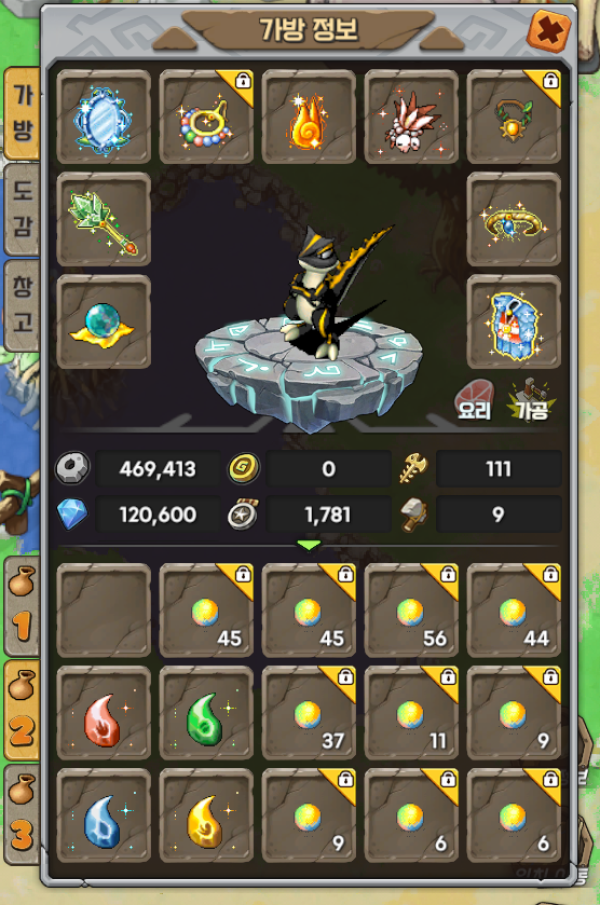
Task: Select the teal orb on gold slot
Action: pos(104,322)
